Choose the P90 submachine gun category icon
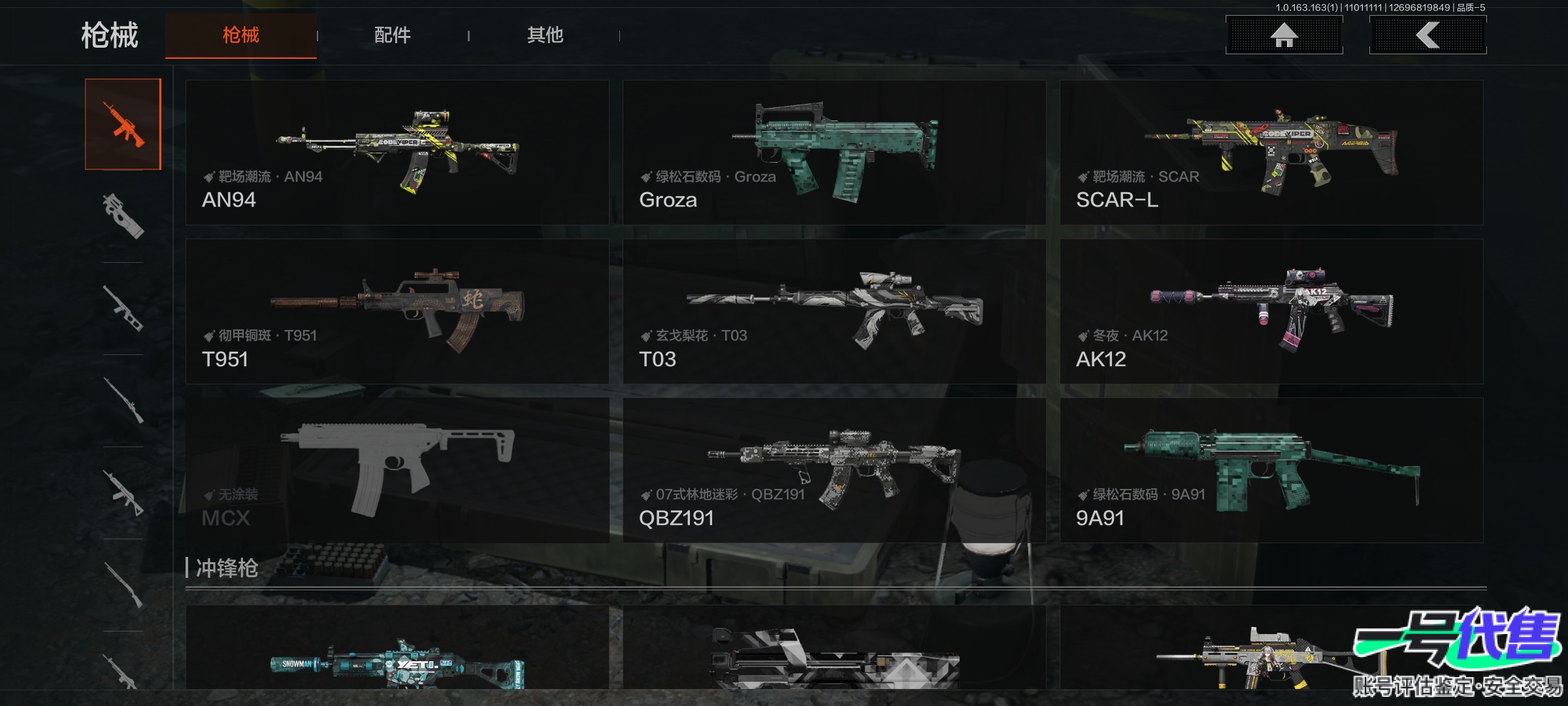 pyautogui.click(x=123, y=216)
